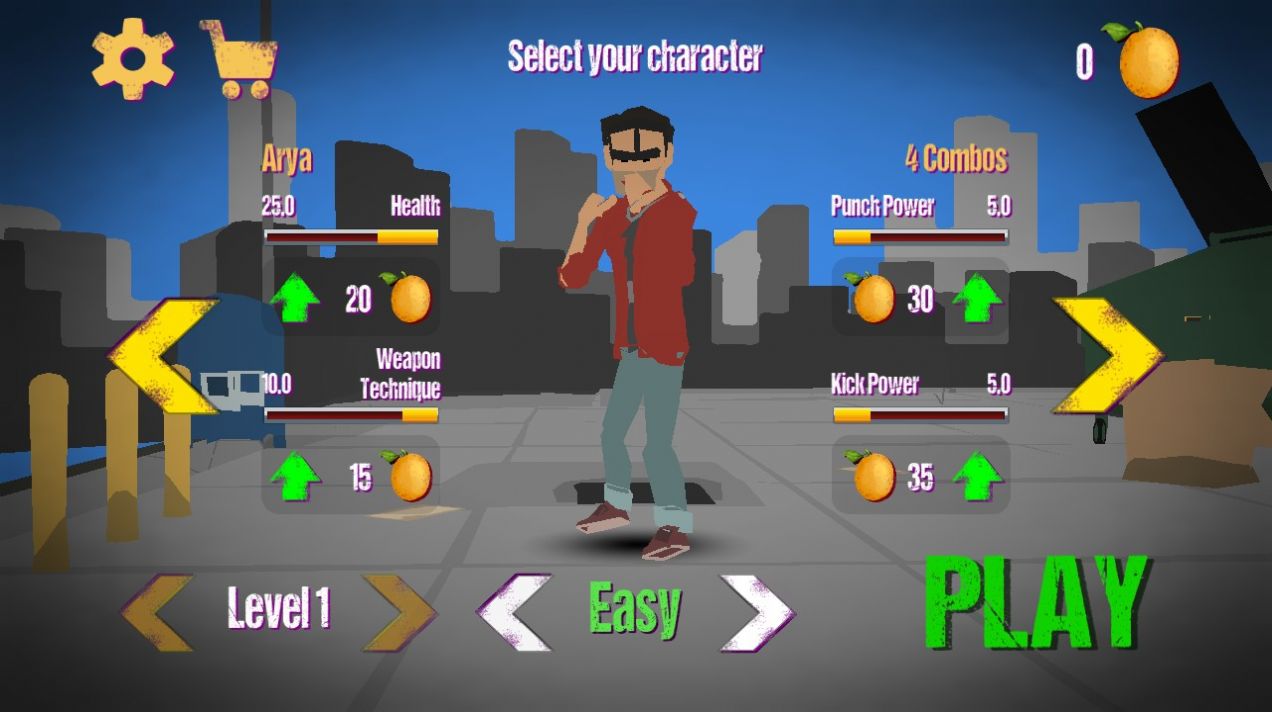Go to the previous level

coord(158,612)
